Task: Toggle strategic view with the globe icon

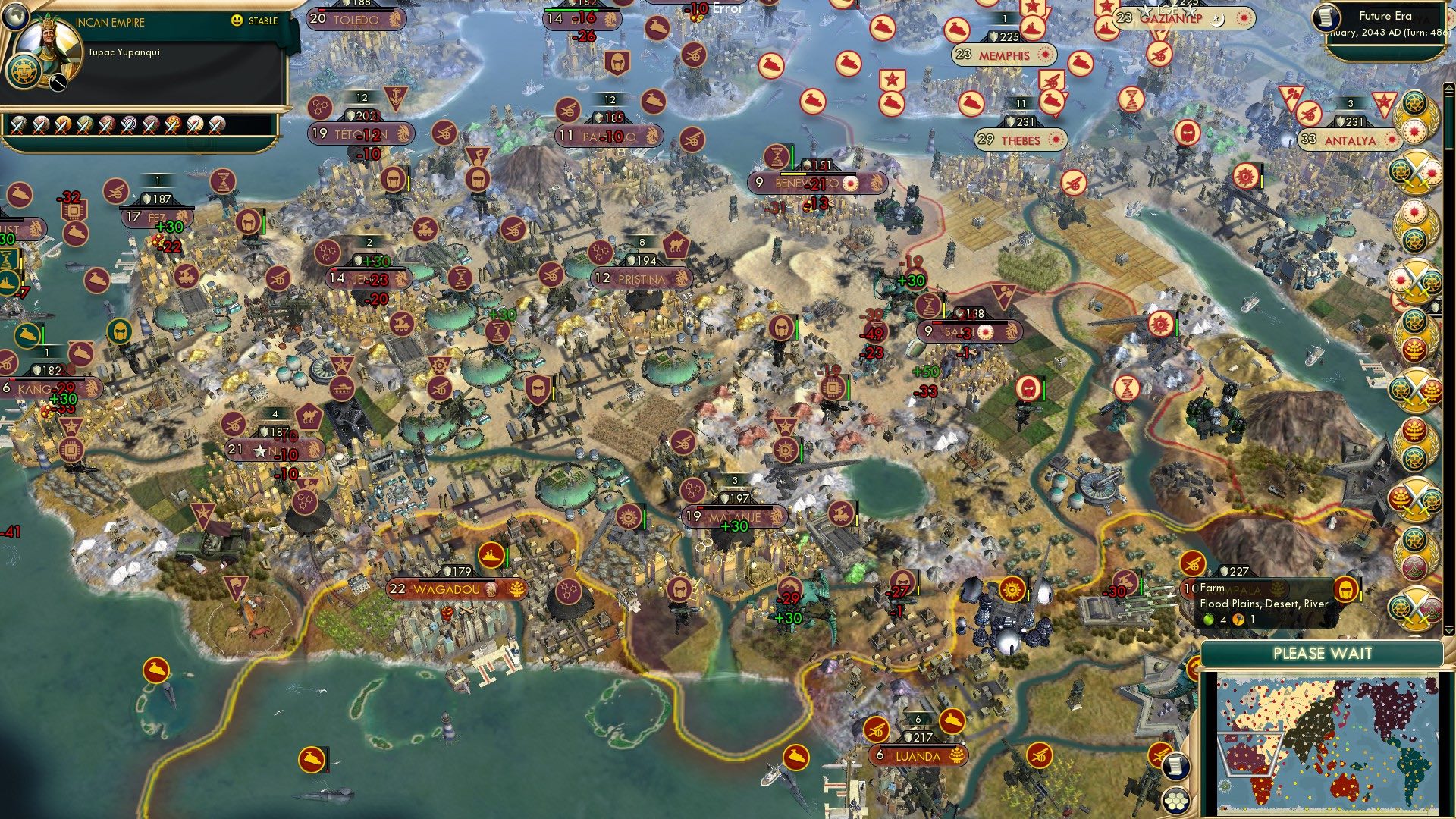Action: pos(16,17)
